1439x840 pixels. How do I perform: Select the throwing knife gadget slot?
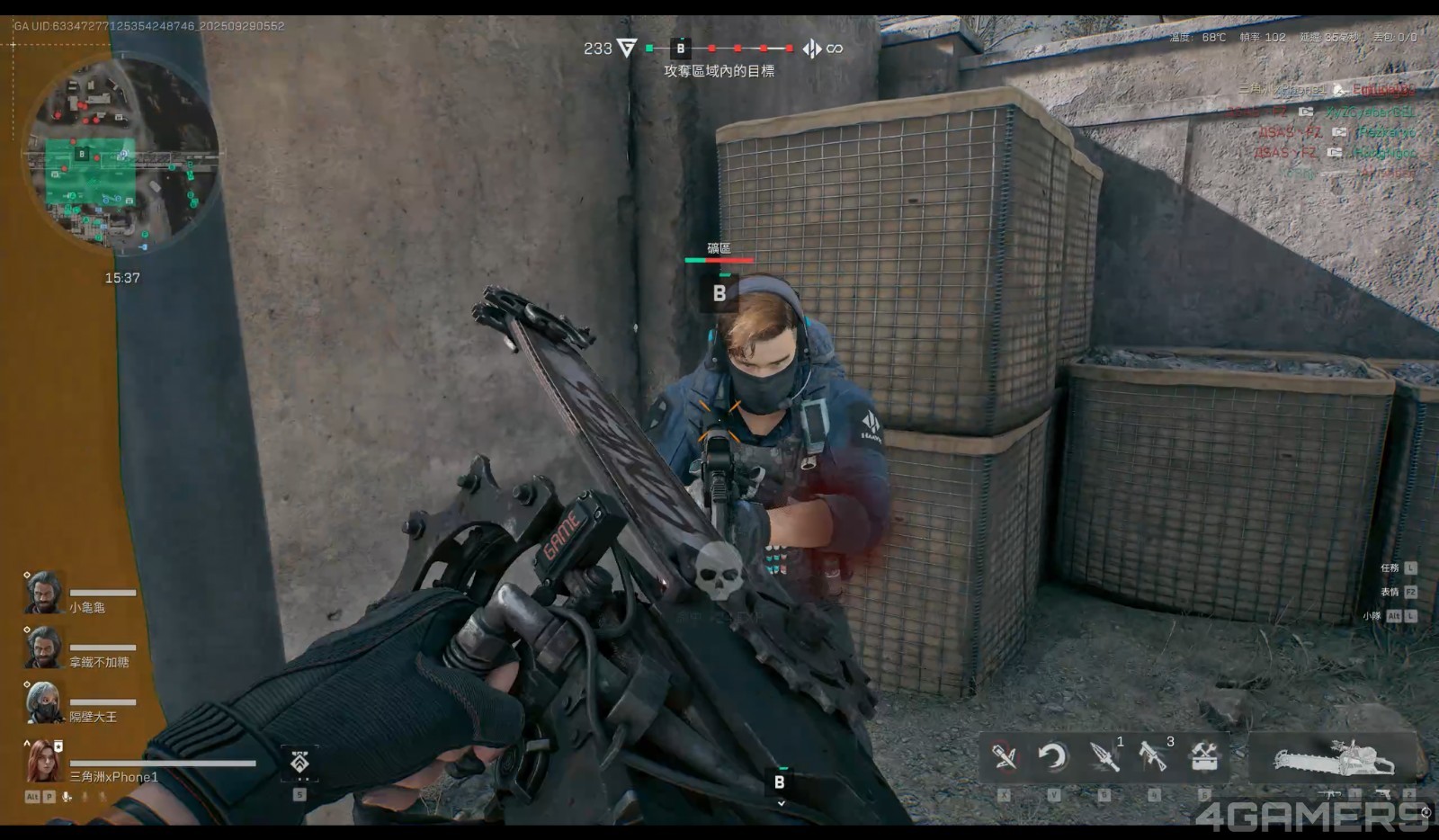(x=1104, y=757)
